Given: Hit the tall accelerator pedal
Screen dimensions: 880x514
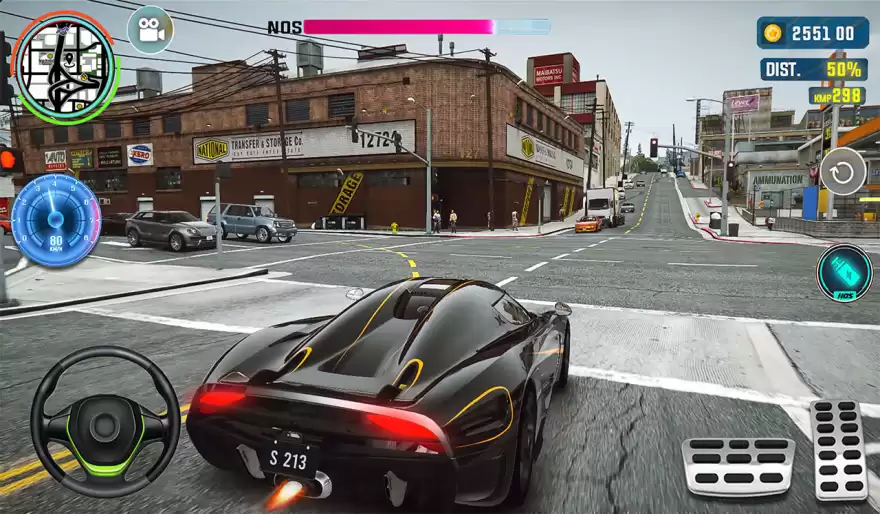Looking at the screenshot, I should point(838,450).
